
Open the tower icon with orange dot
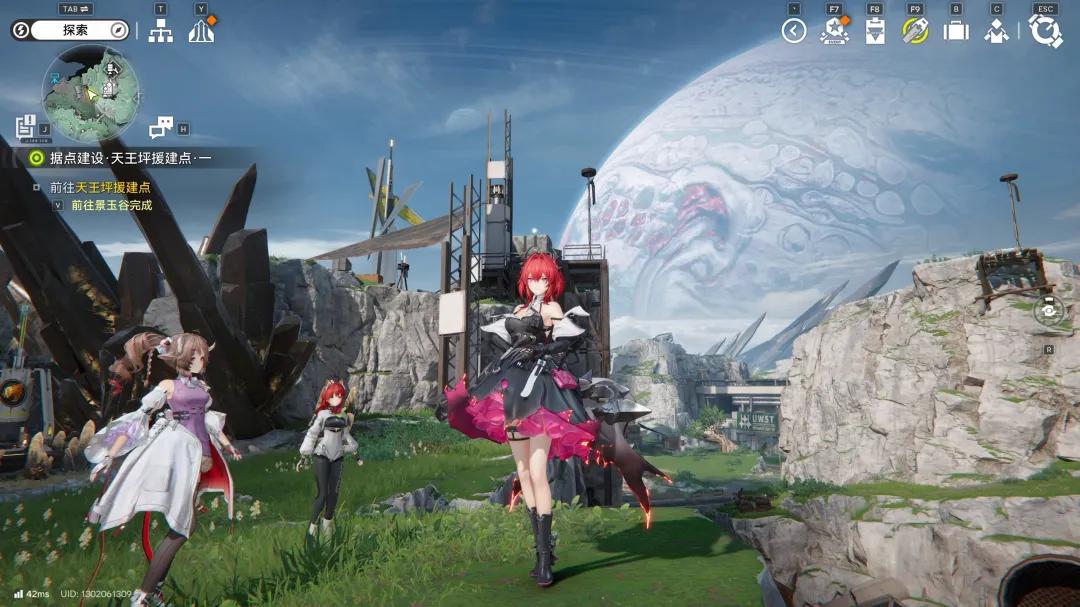201,31
